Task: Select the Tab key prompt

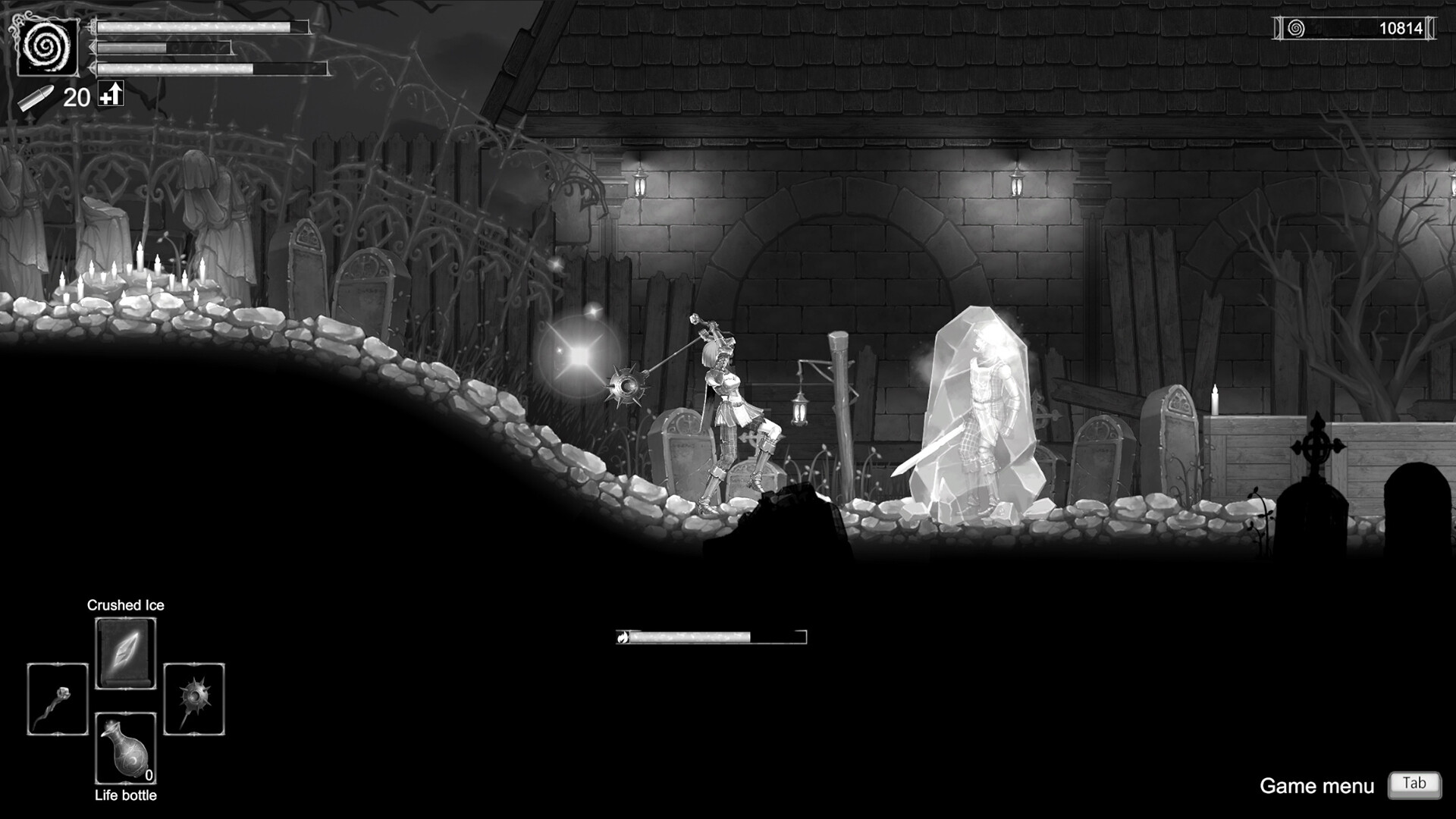Action: coord(1415,785)
